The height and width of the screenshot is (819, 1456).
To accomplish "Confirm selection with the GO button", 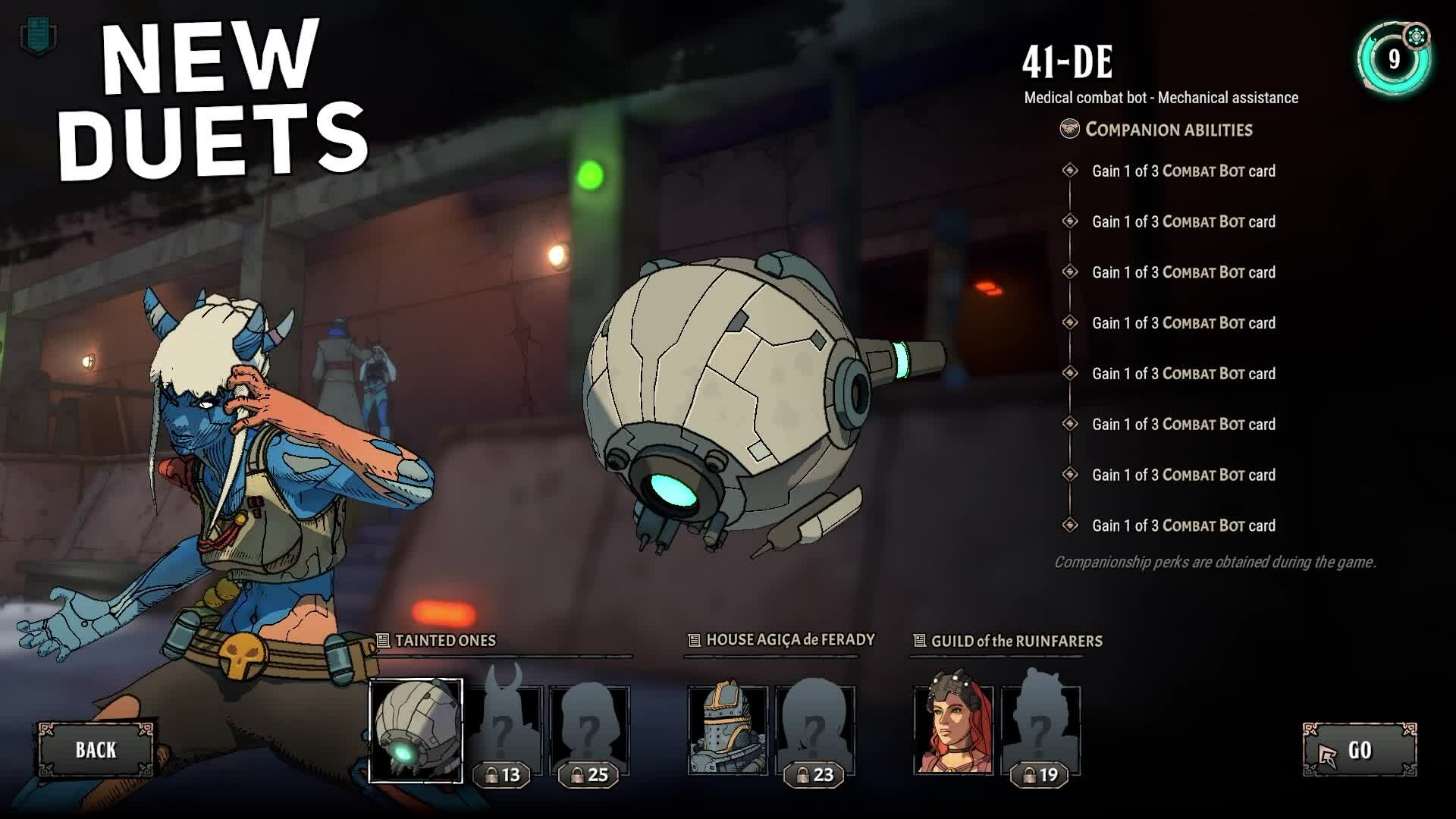I will 1360,750.
